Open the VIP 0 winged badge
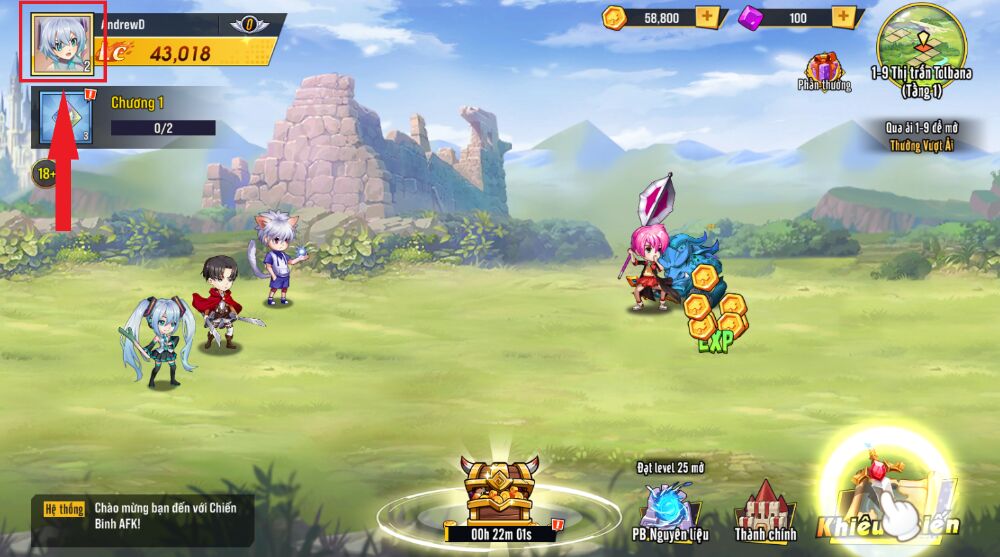Screen dimensions: 1000x557 click(x=249, y=24)
